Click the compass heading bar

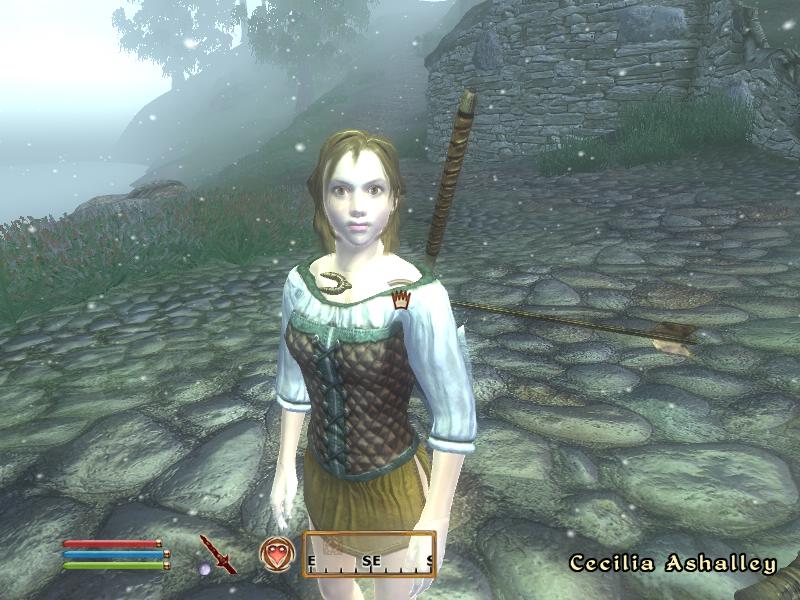[x=369, y=555]
